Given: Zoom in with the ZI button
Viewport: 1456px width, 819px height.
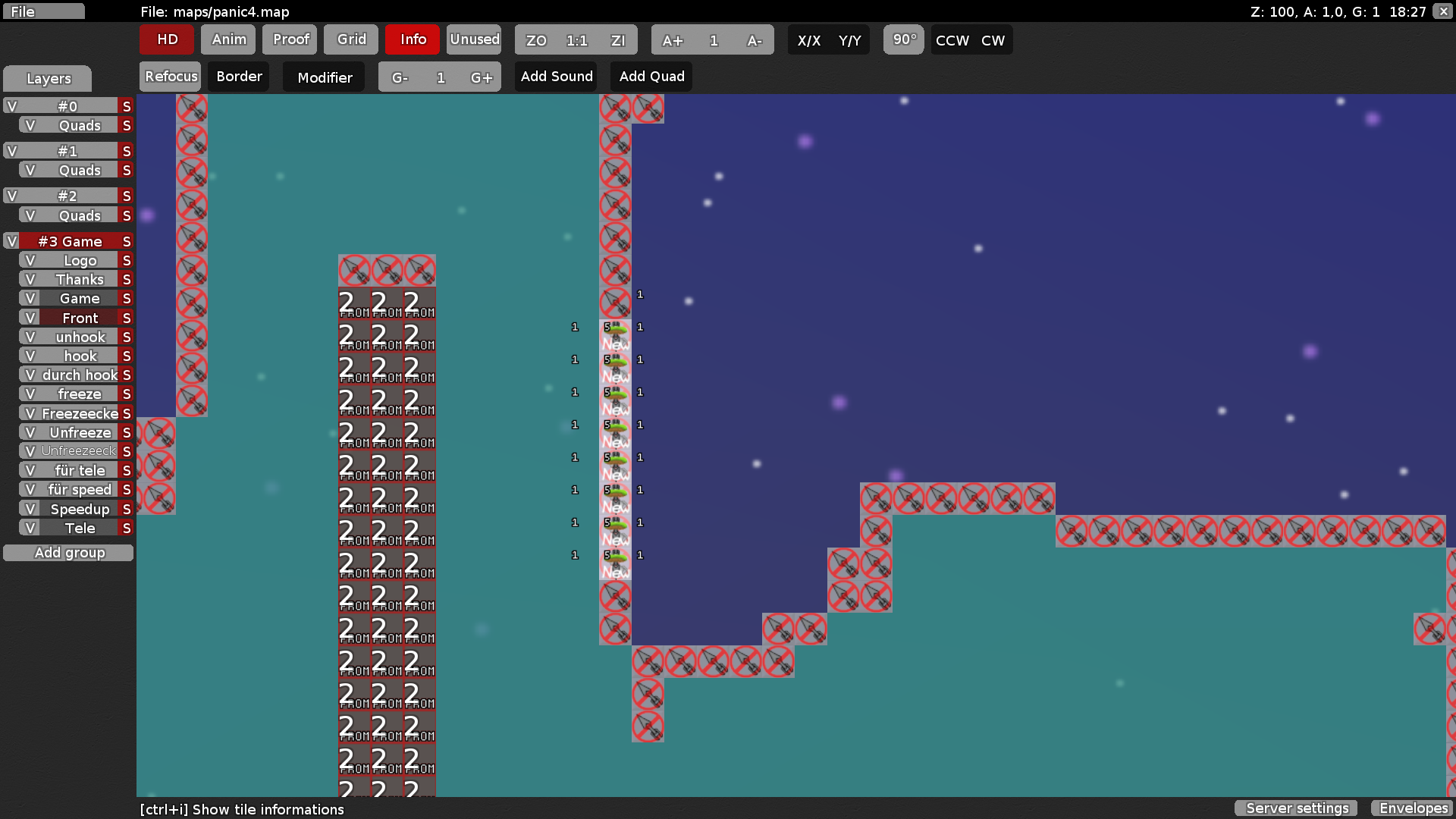Looking at the screenshot, I should [619, 40].
